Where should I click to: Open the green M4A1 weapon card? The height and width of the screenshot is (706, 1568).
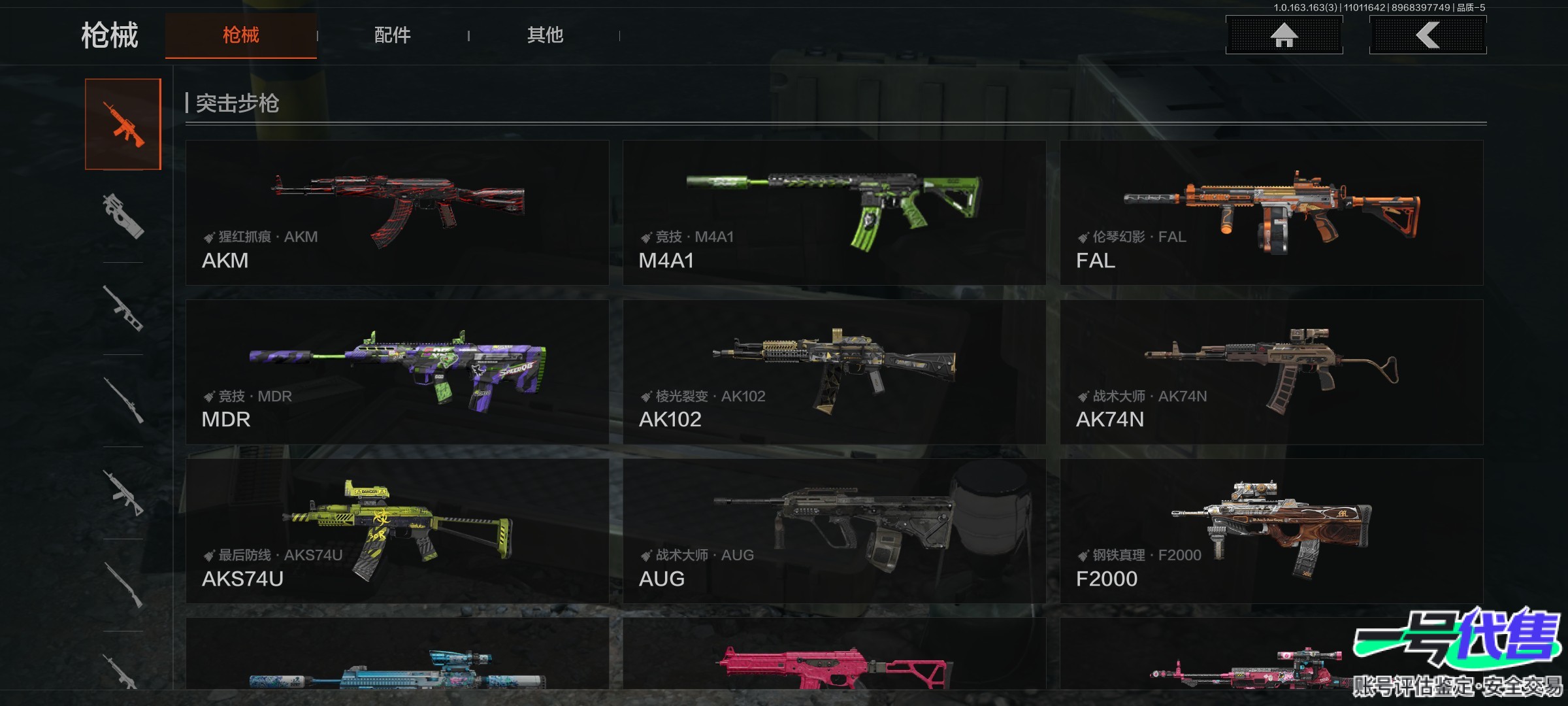coord(834,212)
